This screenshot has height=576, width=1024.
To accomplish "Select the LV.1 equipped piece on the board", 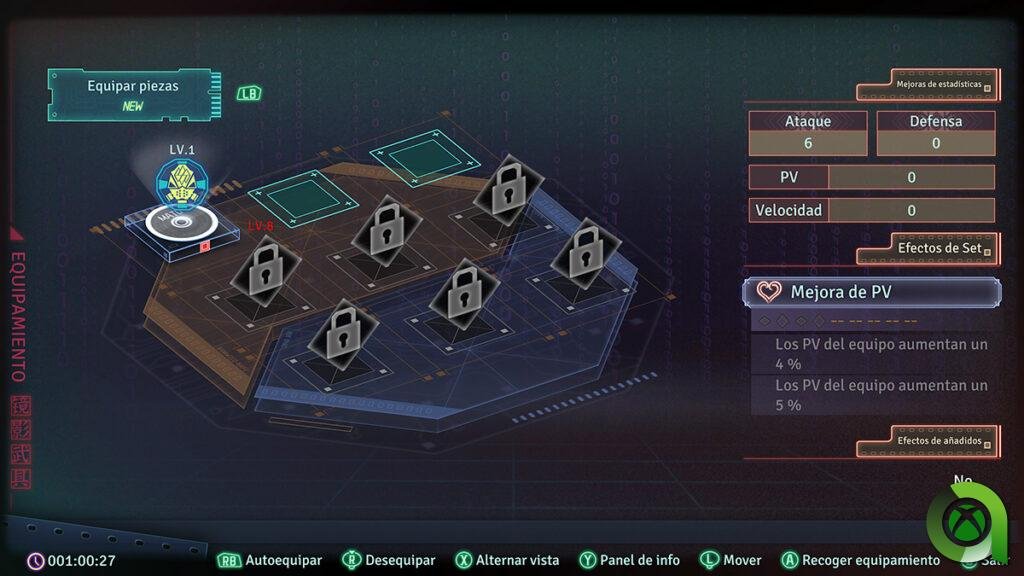I will 180,205.
